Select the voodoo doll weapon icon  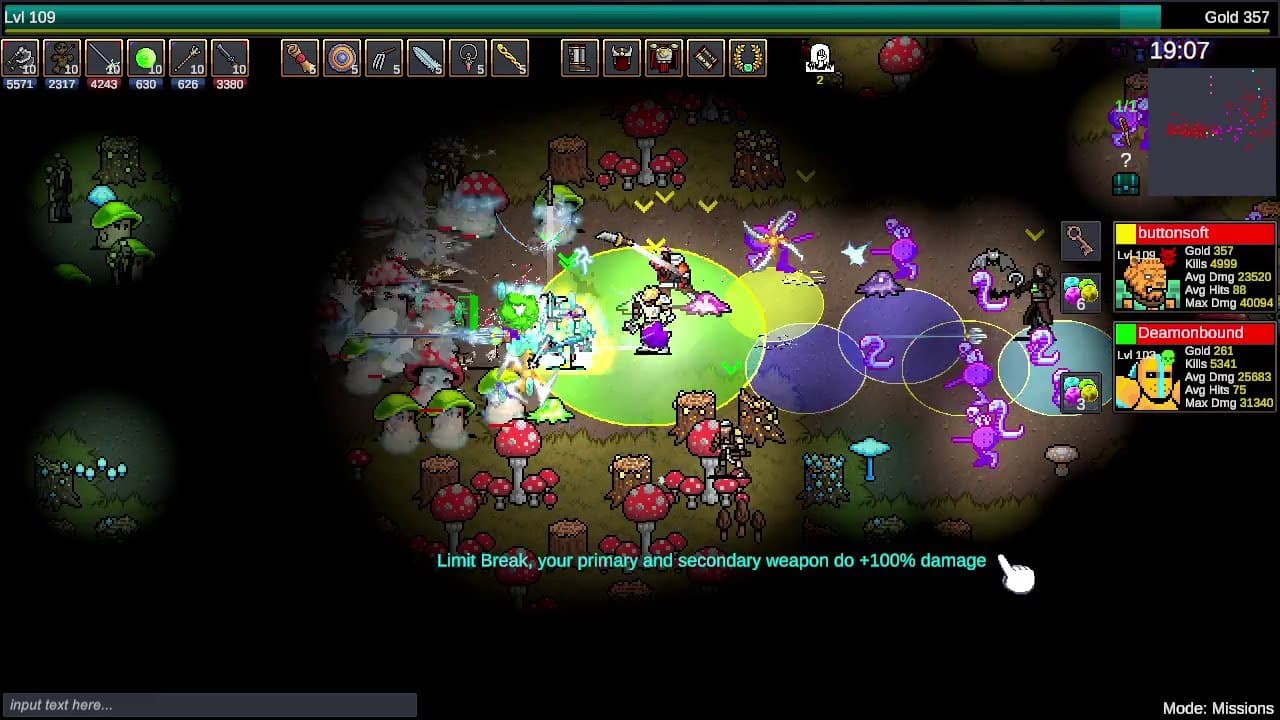click(x=60, y=60)
